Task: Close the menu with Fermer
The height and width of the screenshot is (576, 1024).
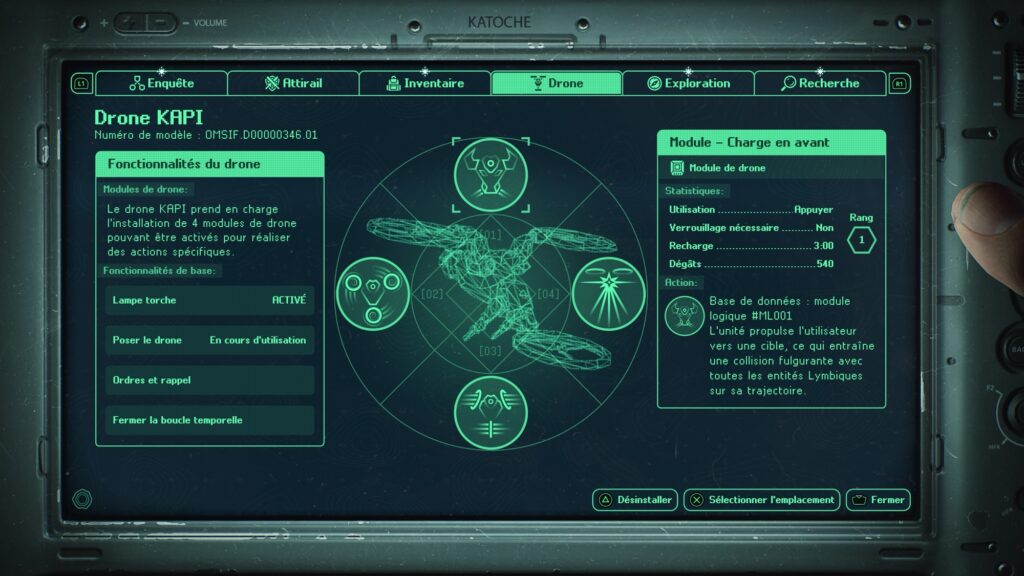Action: coord(878,500)
